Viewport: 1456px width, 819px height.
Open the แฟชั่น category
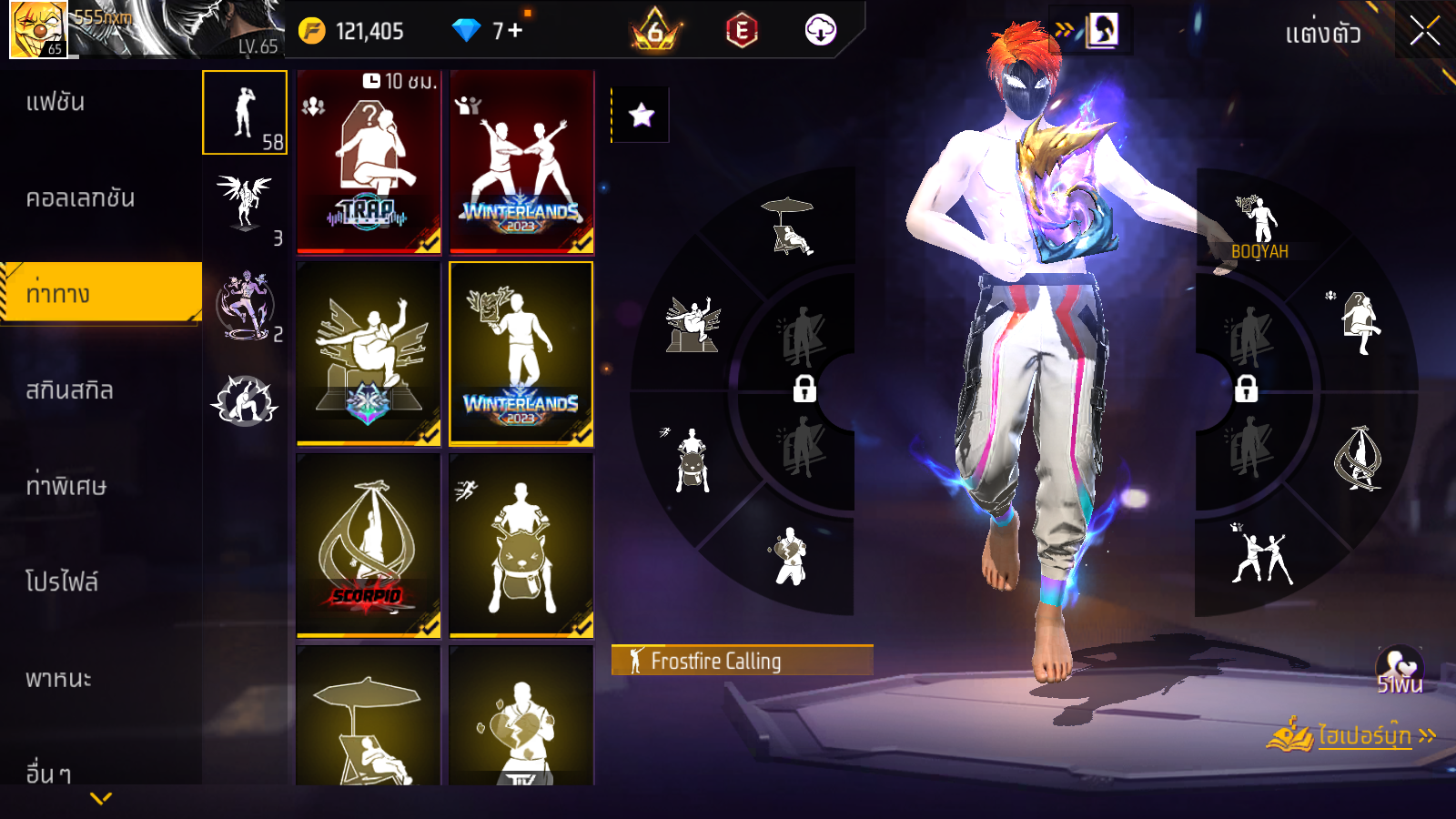tap(56, 102)
